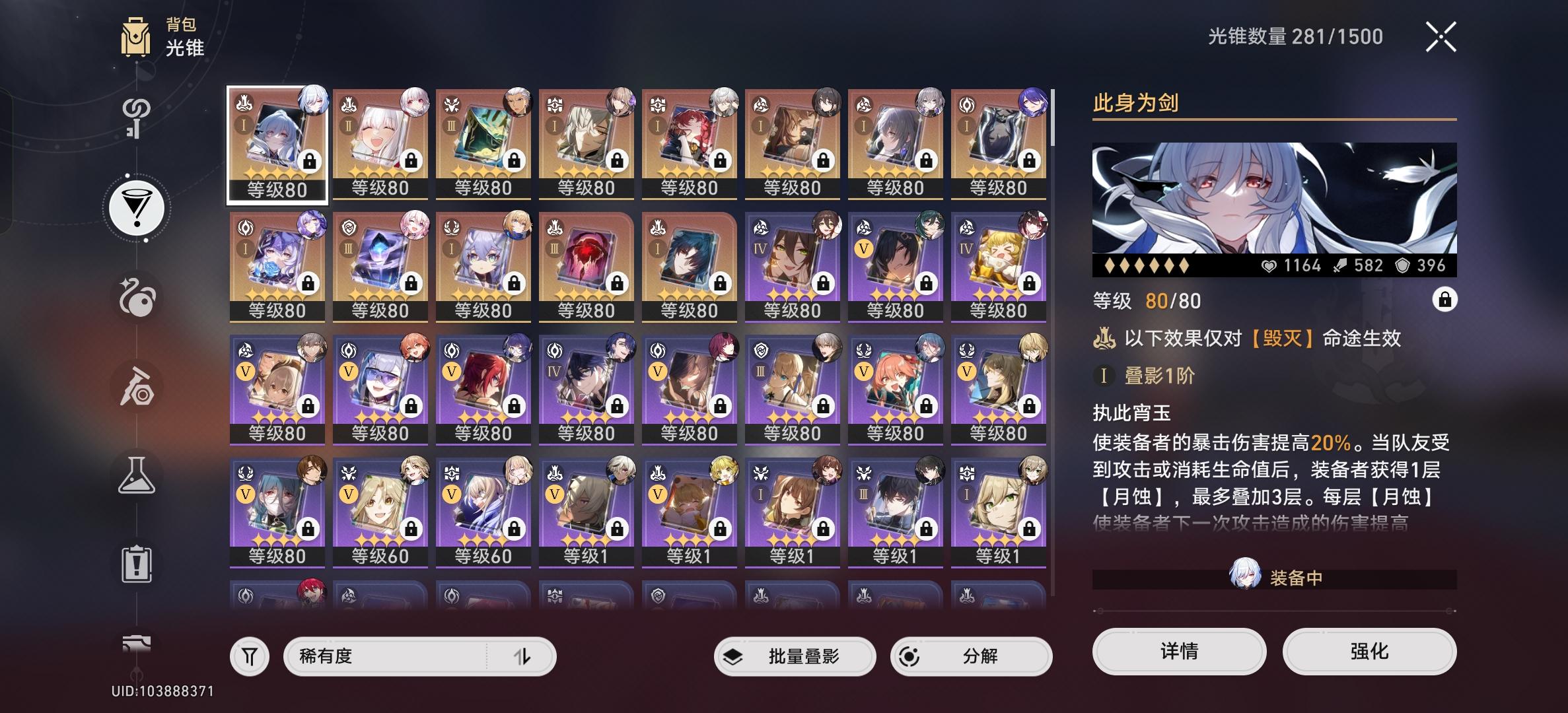Click 批量叠影 for batch superimpose
This screenshot has width=1568, height=713.
[x=795, y=656]
